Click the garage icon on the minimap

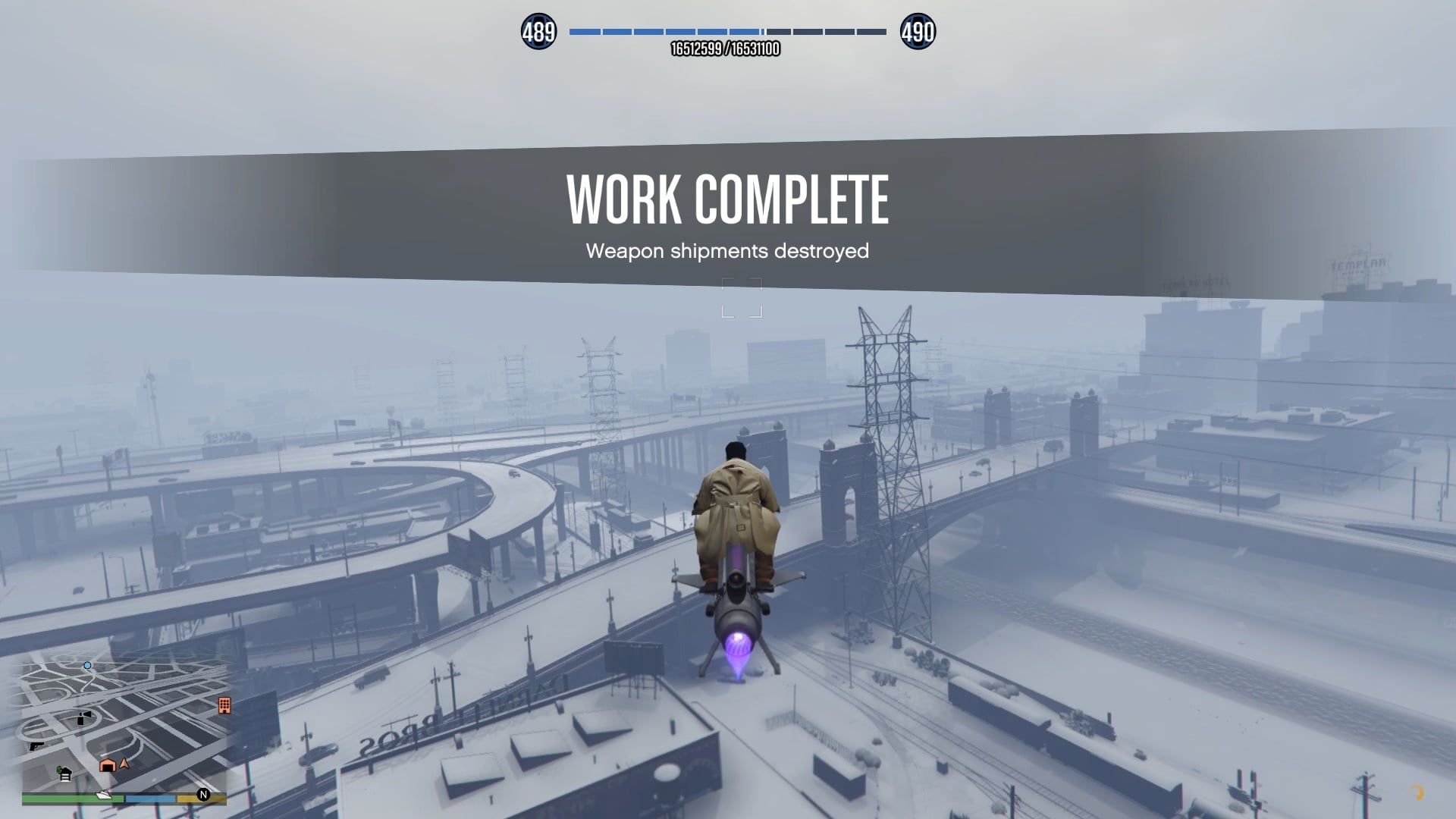[107, 765]
